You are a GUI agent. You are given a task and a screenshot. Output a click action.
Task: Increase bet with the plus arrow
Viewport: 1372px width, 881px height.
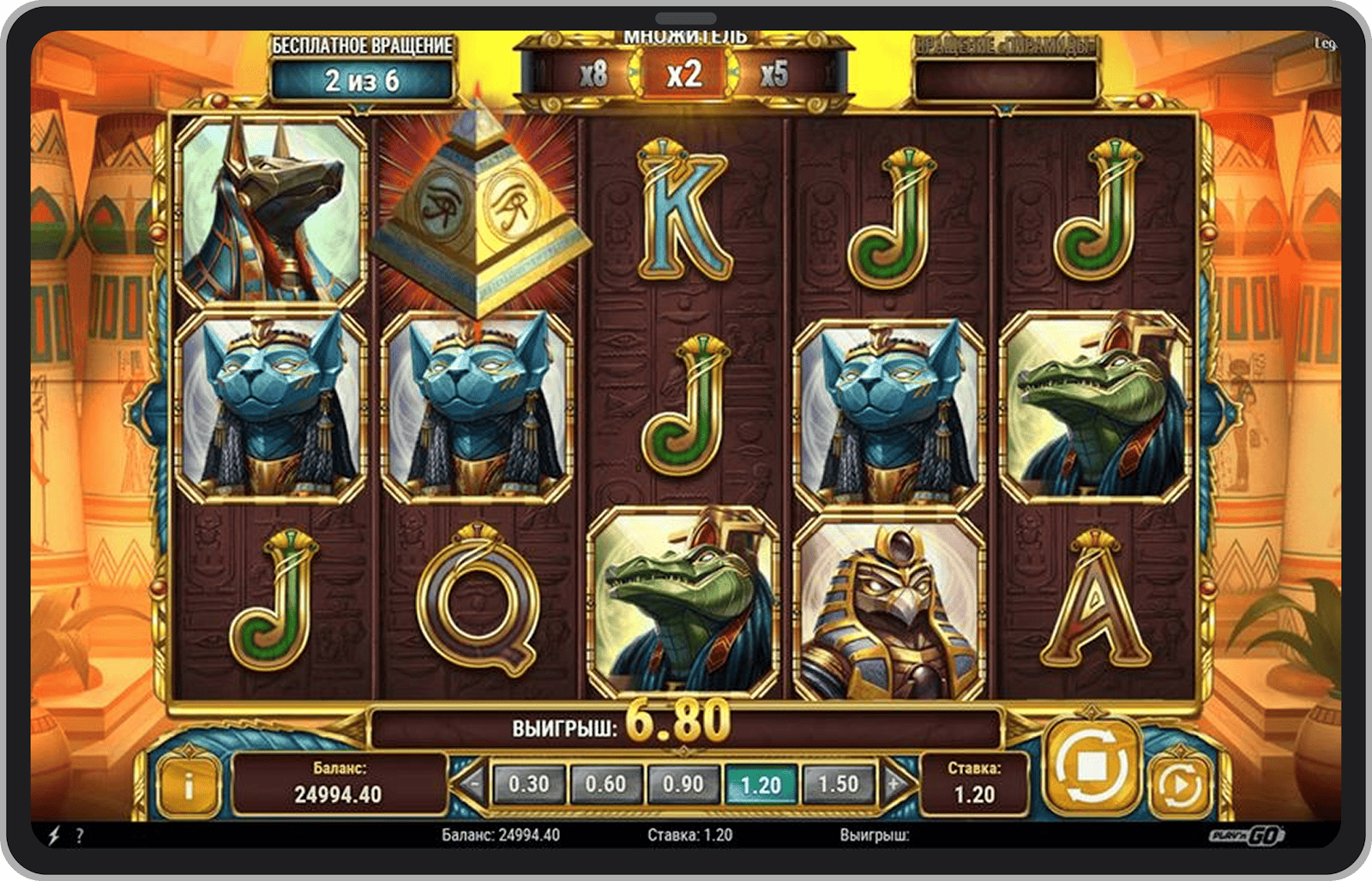(x=894, y=783)
